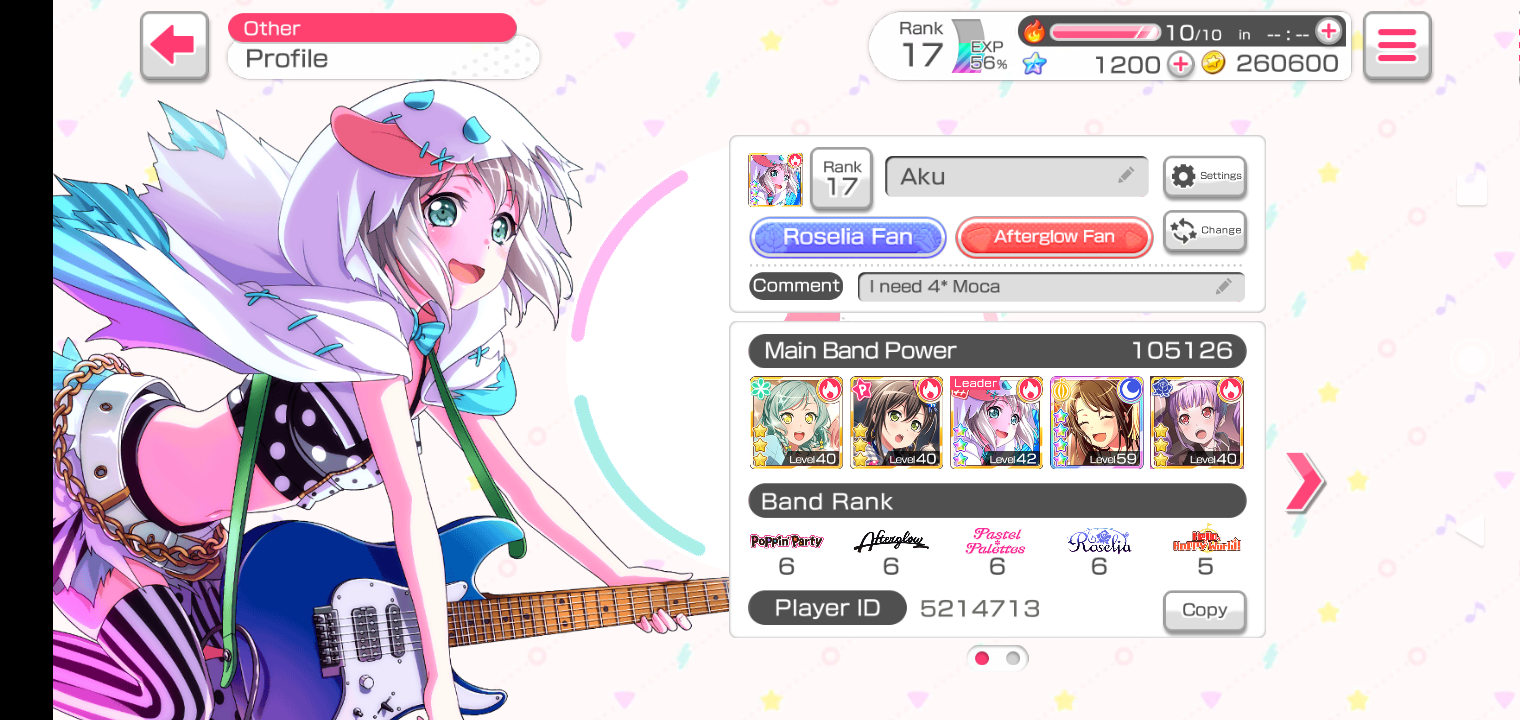
Task: Show next profile page with pink arrow
Action: pos(1304,482)
